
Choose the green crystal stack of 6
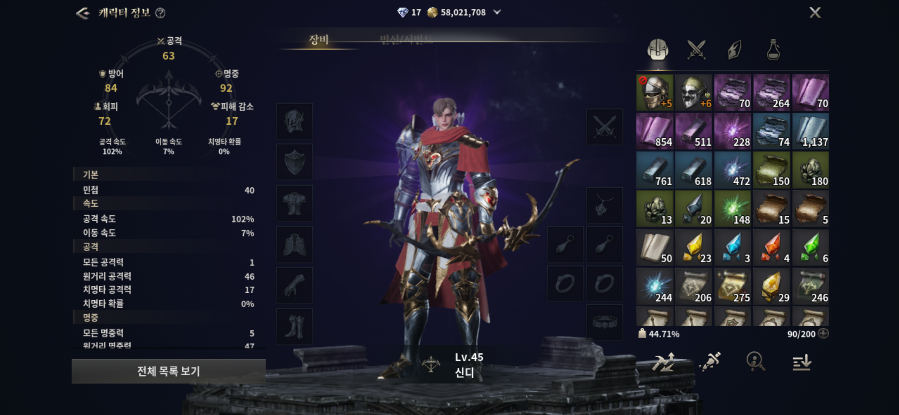[x=810, y=247]
